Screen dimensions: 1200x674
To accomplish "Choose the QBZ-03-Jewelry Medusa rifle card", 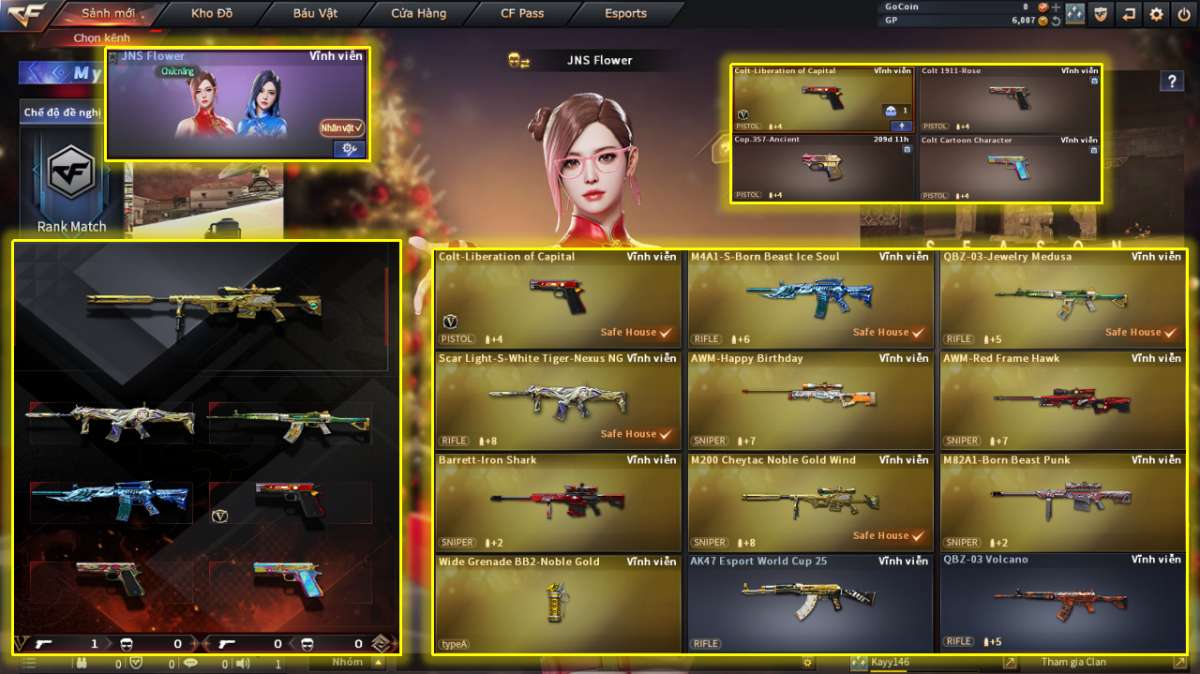I will 1062,297.
